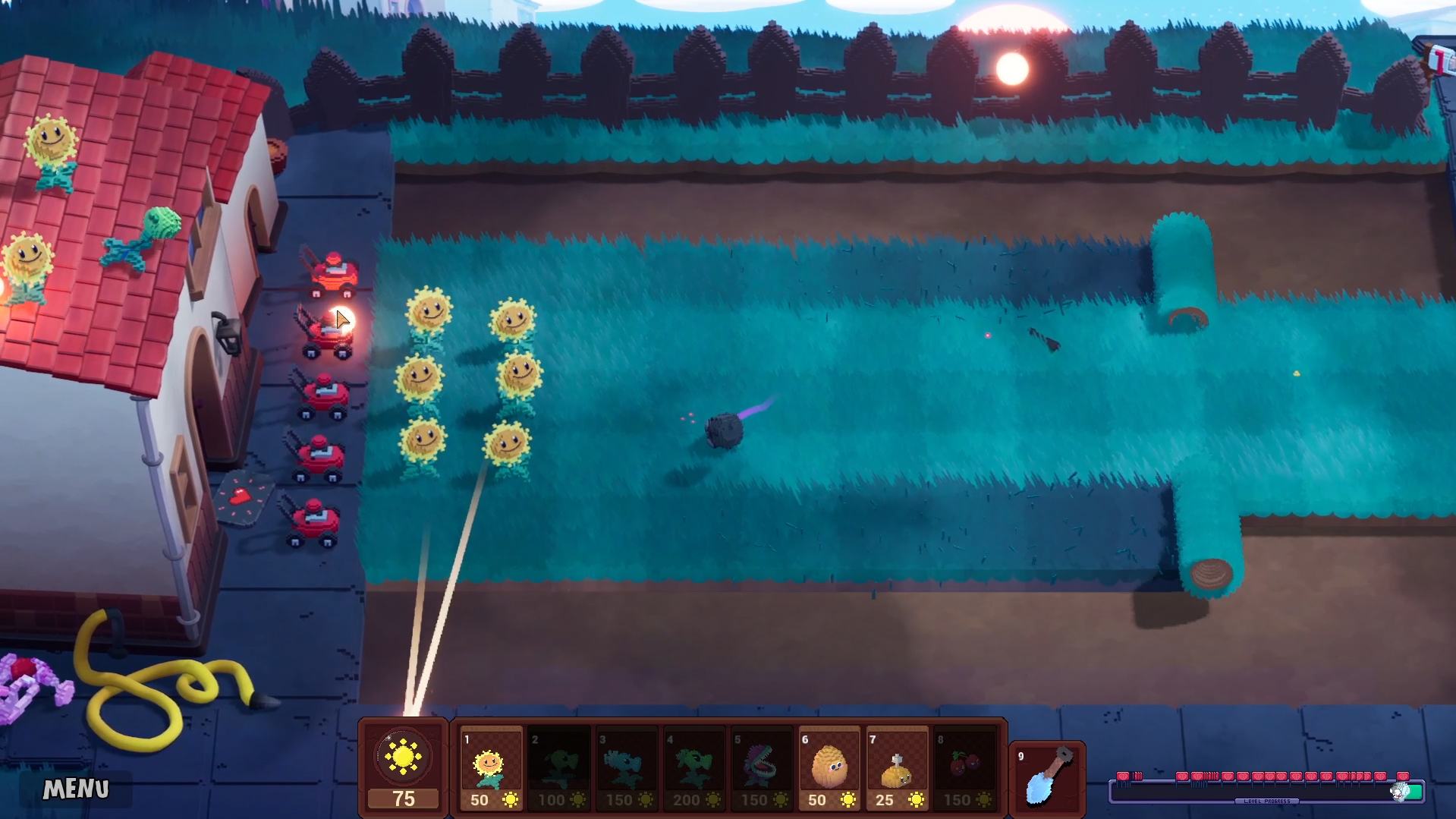Viewport: 1456px width, 819px height.
Task: Select the Peashooter in slot 2
Action: click(x=558, y=767)
